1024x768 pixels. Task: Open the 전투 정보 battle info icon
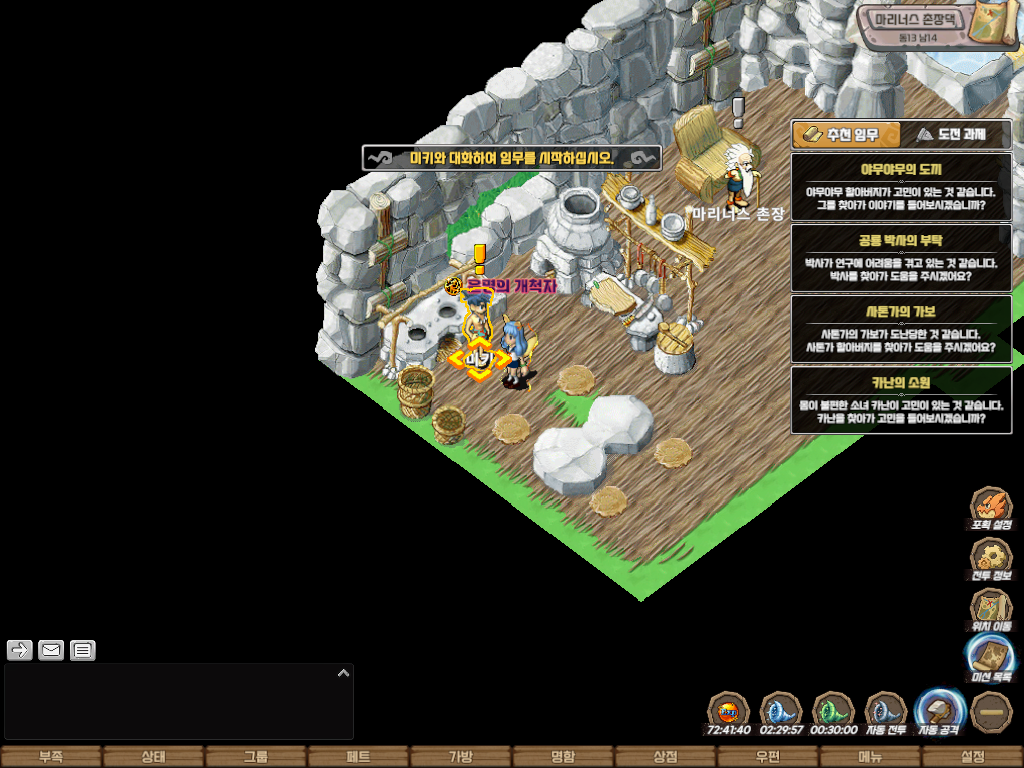click(991, 560)
